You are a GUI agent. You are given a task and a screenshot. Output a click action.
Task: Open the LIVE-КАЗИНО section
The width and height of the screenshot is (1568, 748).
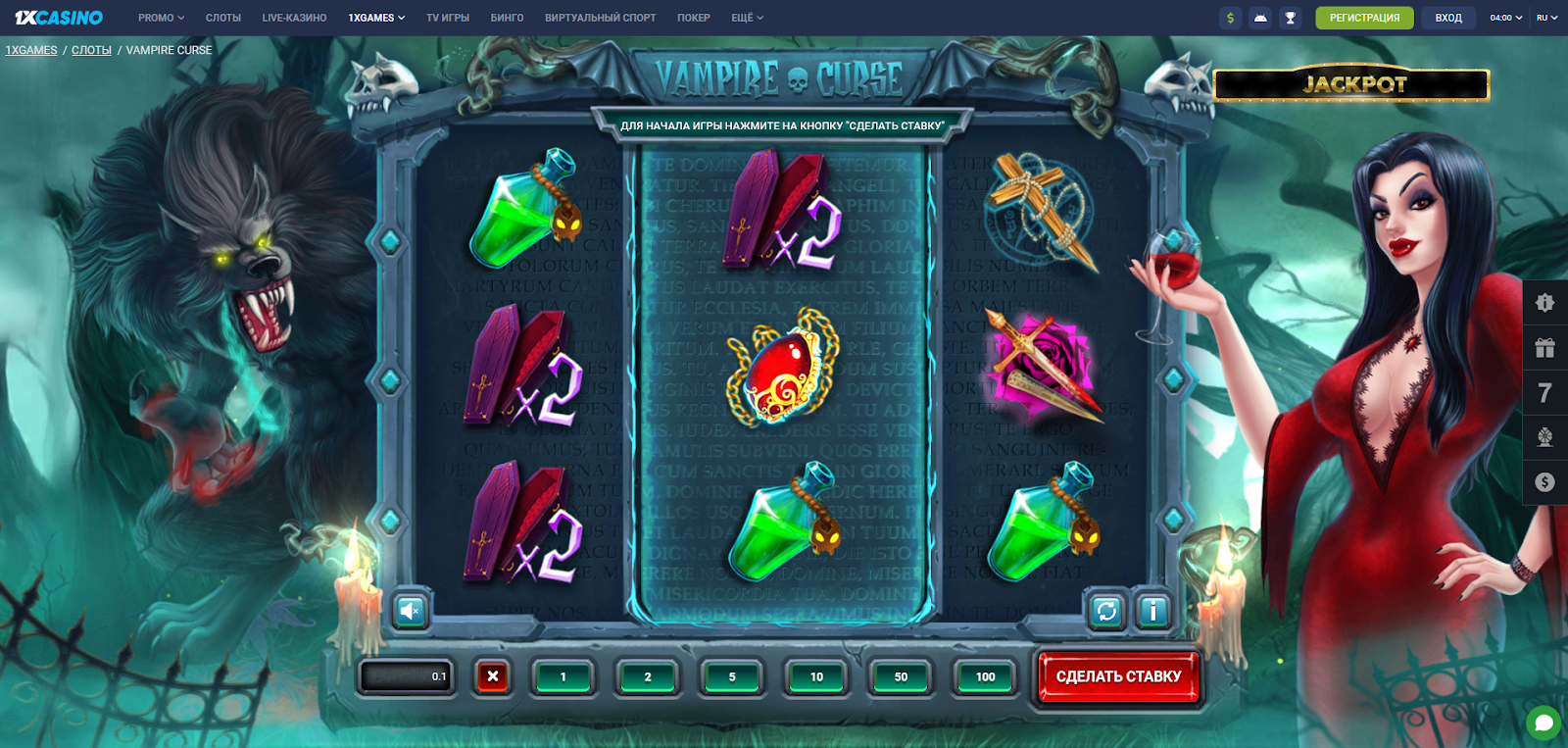tap(294, 18)
